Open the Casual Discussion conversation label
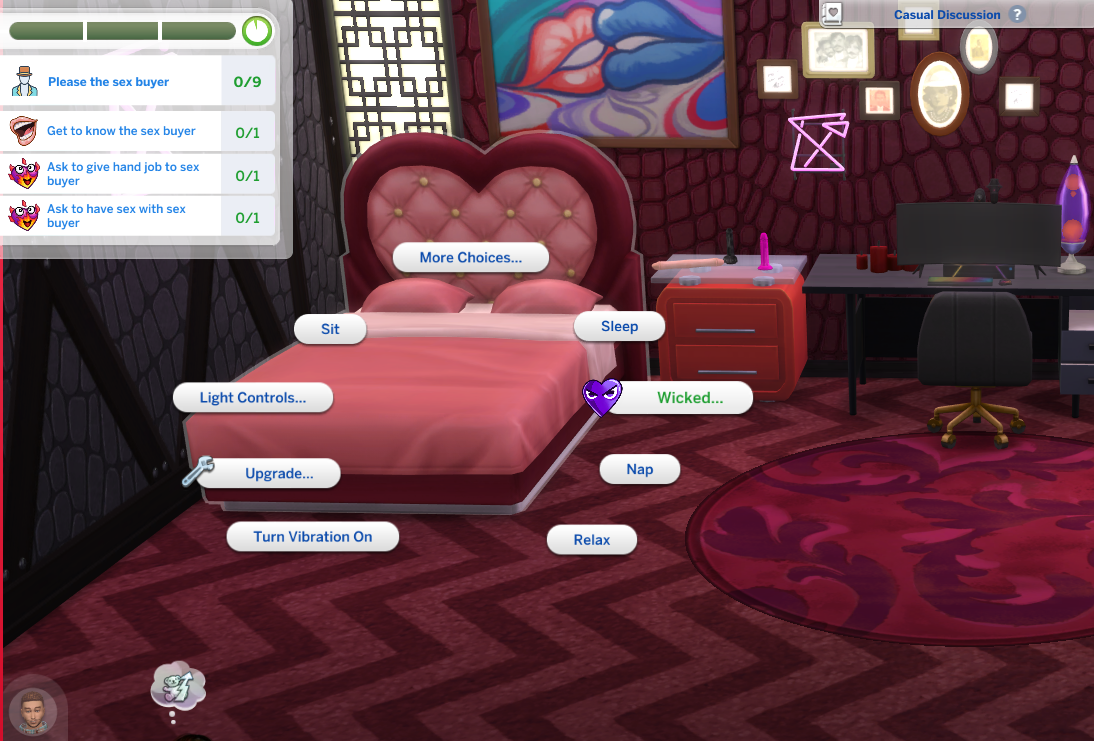The width and height of the screenshot is (1094, 741). point(946,15)
